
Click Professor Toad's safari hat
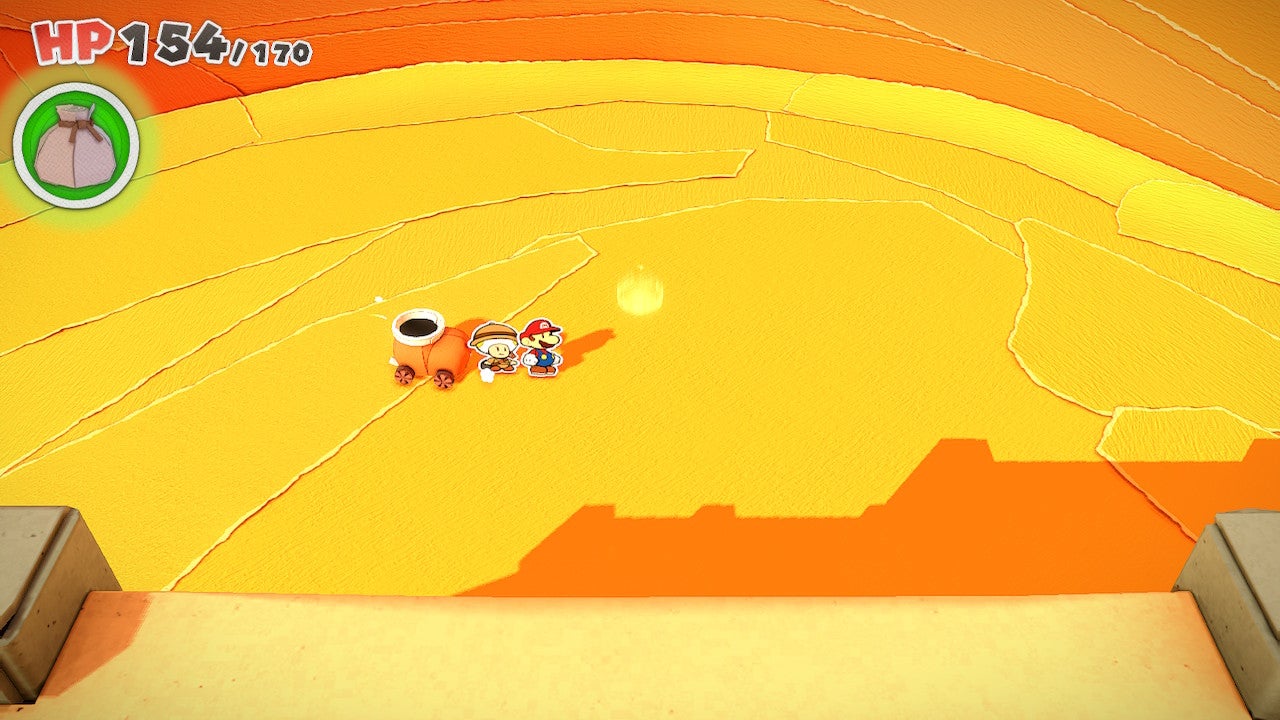tap(495, 333)
